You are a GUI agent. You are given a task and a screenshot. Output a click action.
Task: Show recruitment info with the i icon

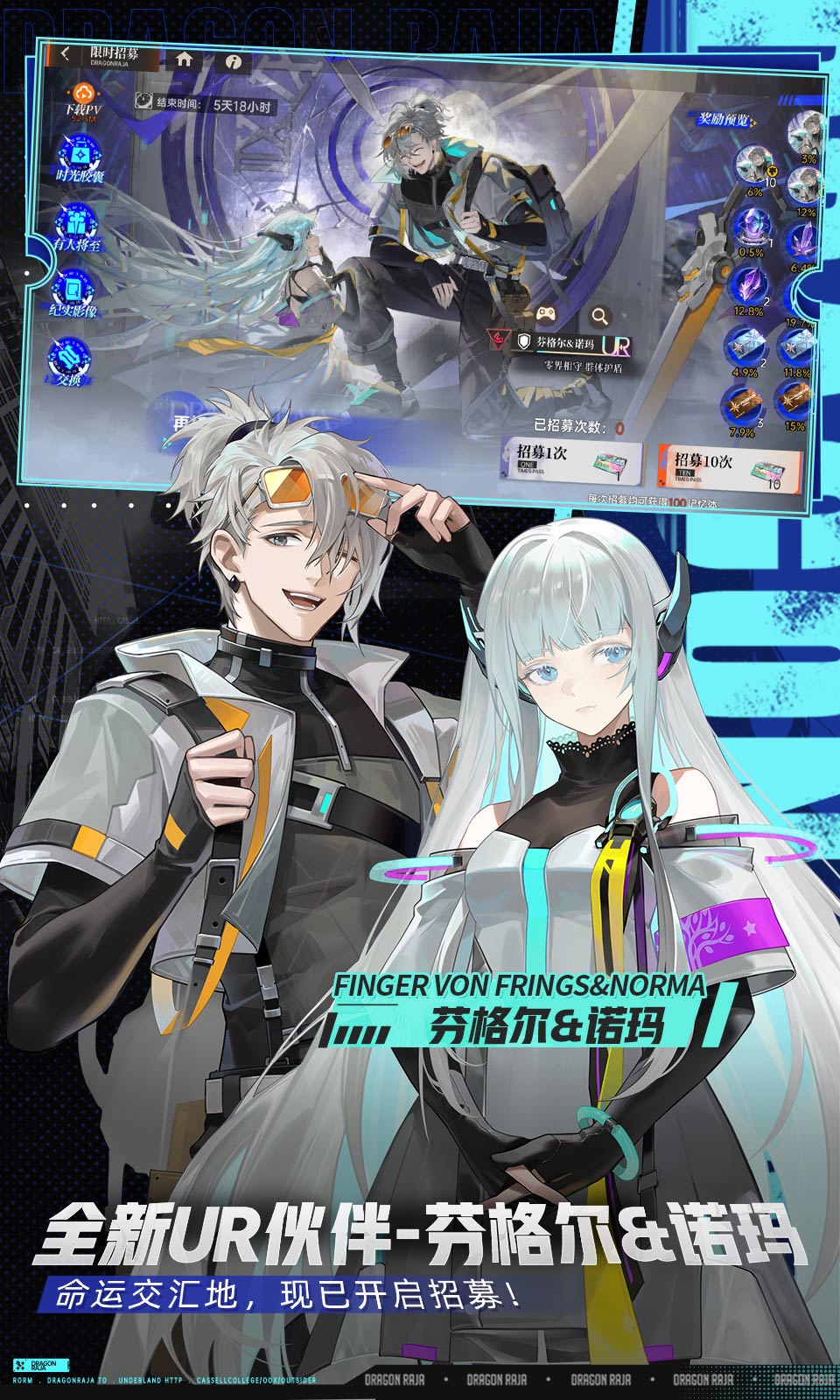(x=232, y=62)
